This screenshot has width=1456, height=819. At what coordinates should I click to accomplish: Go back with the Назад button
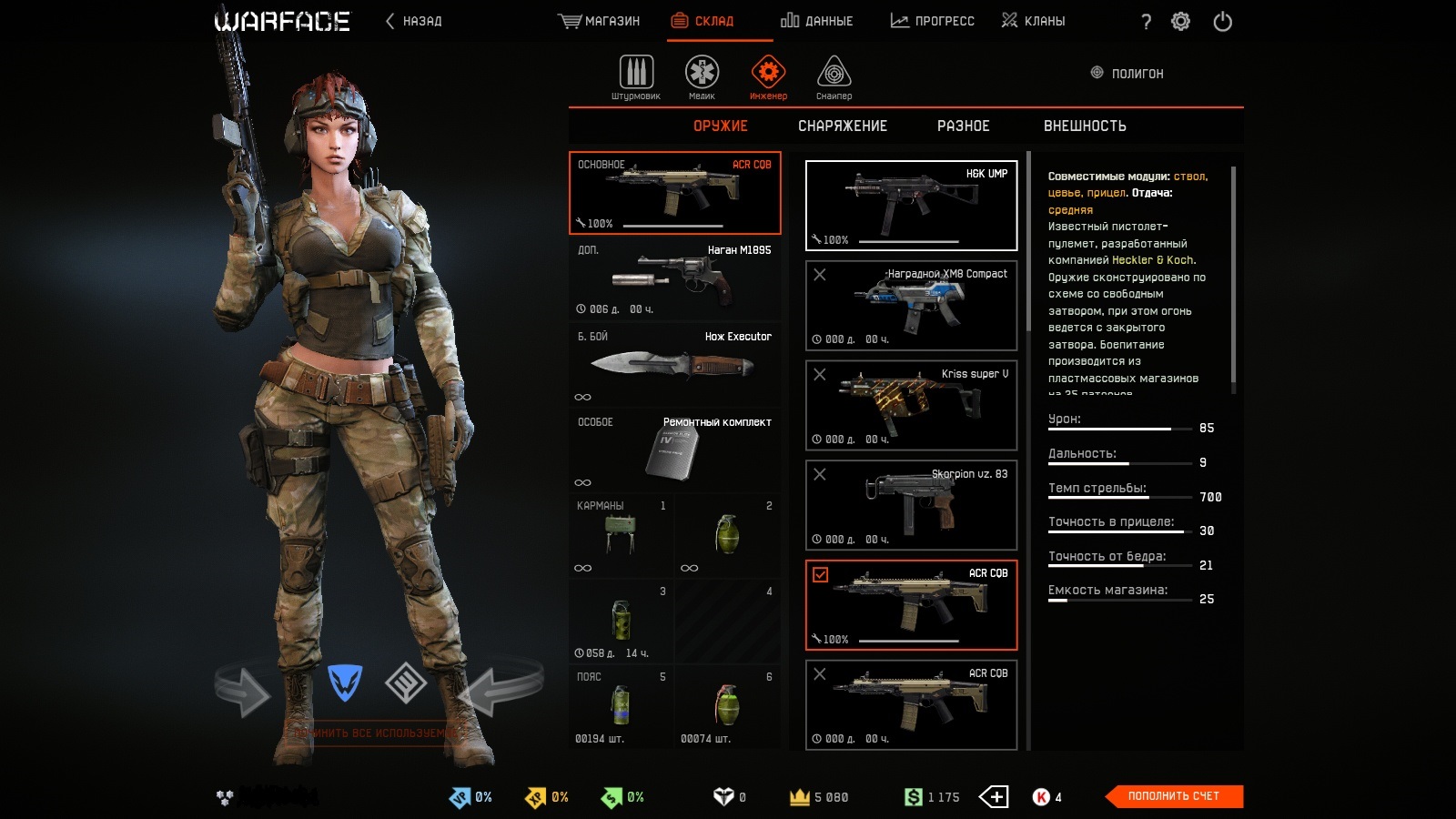(x=414, y=21)
